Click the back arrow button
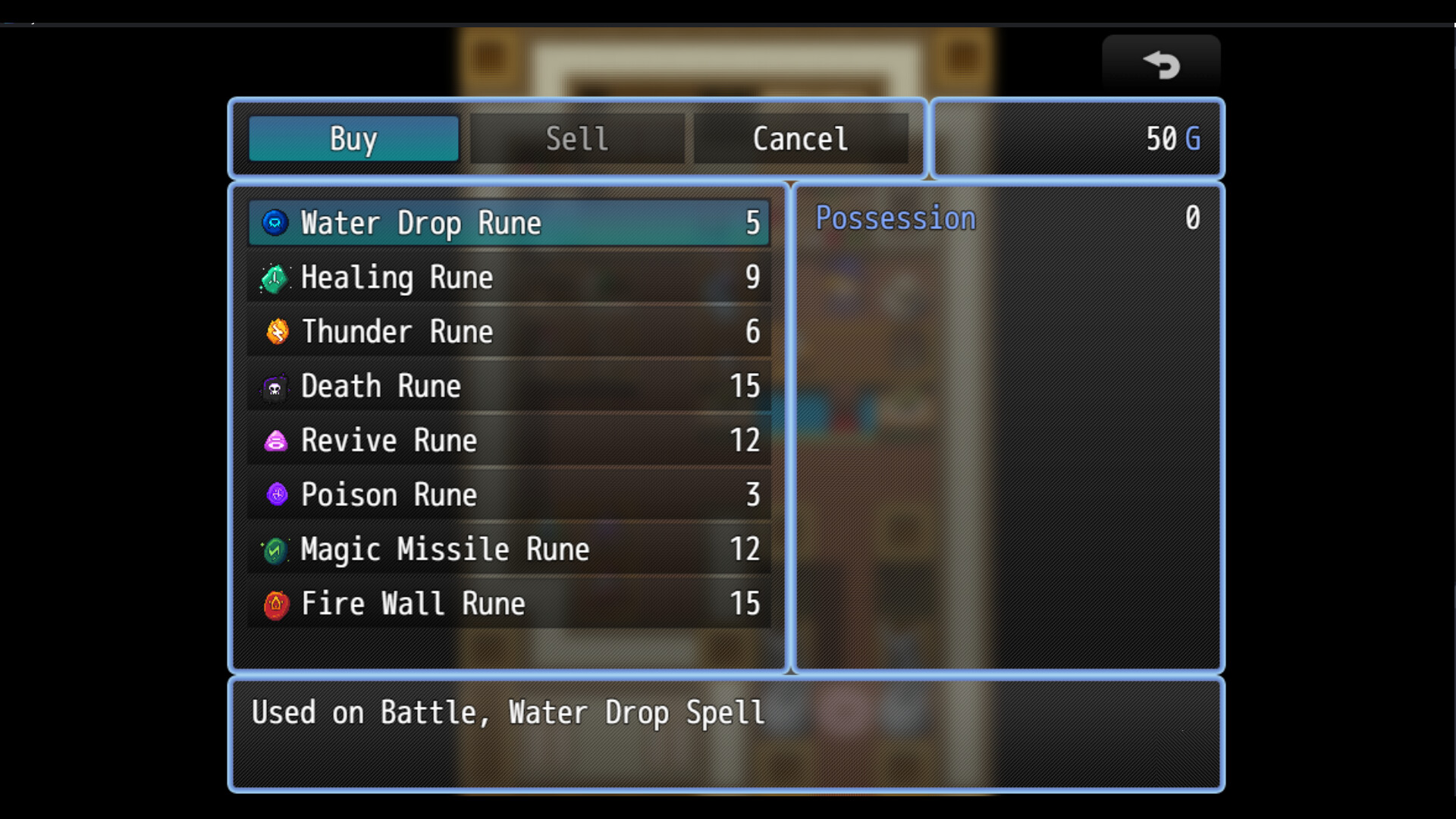The width and height of the screenshot is (1456, 819). coord(1161,64)
